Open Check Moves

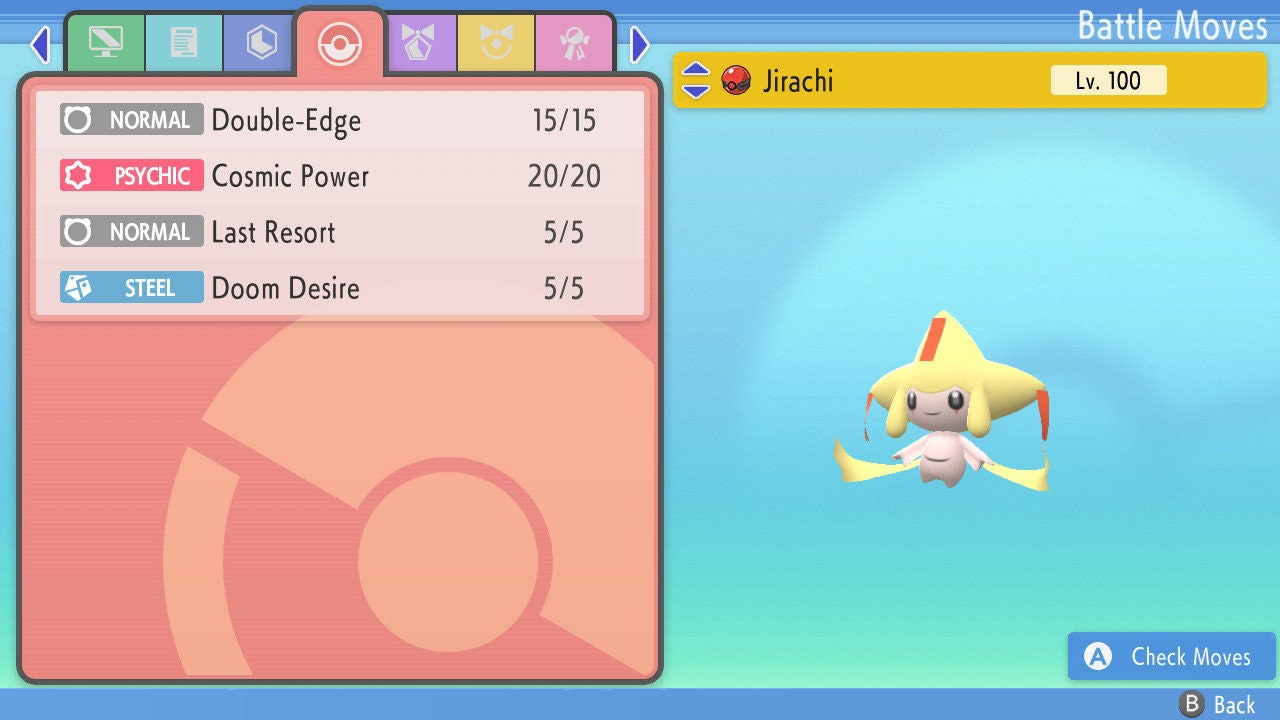1171,657
